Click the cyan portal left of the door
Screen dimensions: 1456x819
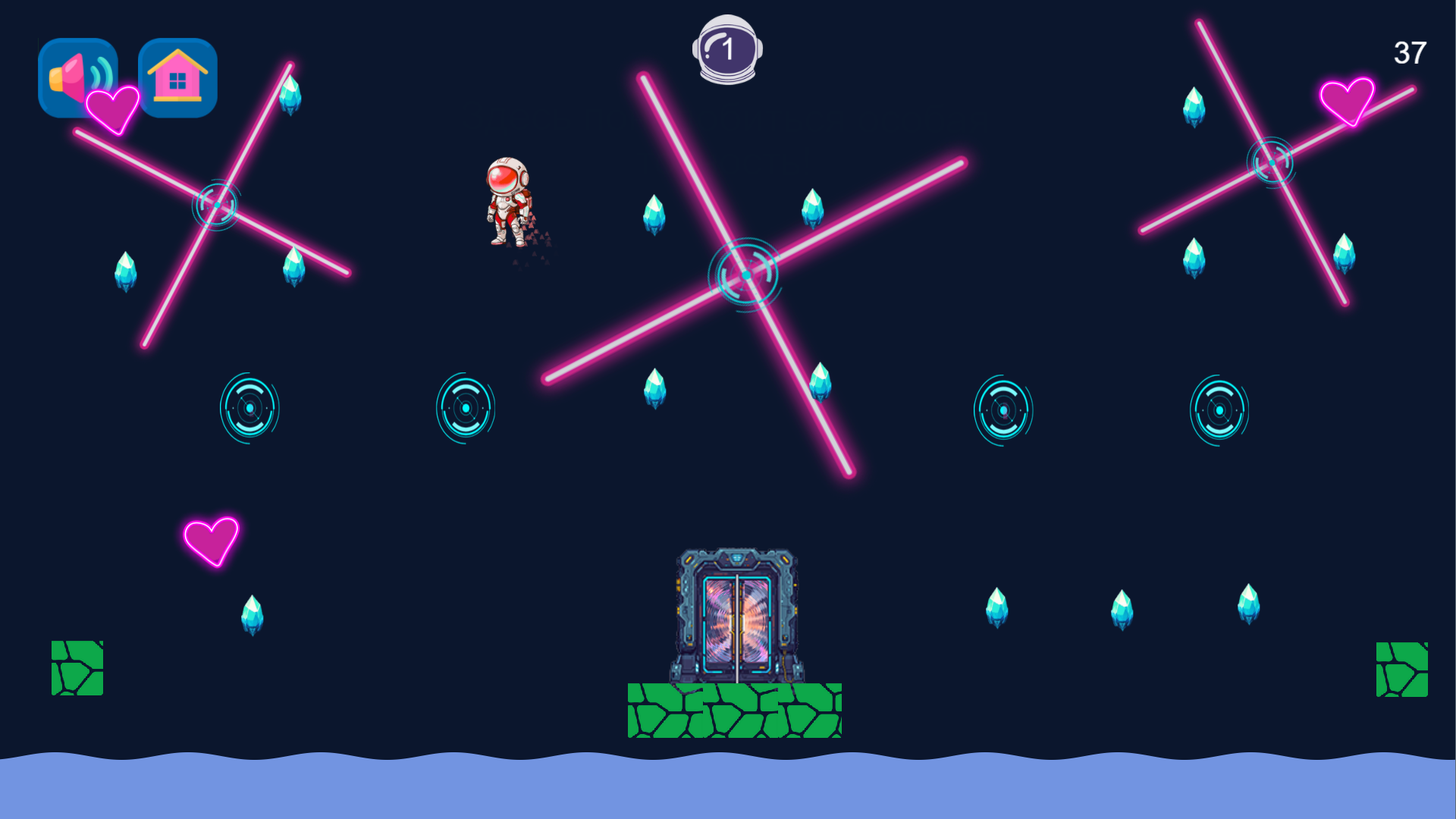pyautogui.click(x=465, y=408)
